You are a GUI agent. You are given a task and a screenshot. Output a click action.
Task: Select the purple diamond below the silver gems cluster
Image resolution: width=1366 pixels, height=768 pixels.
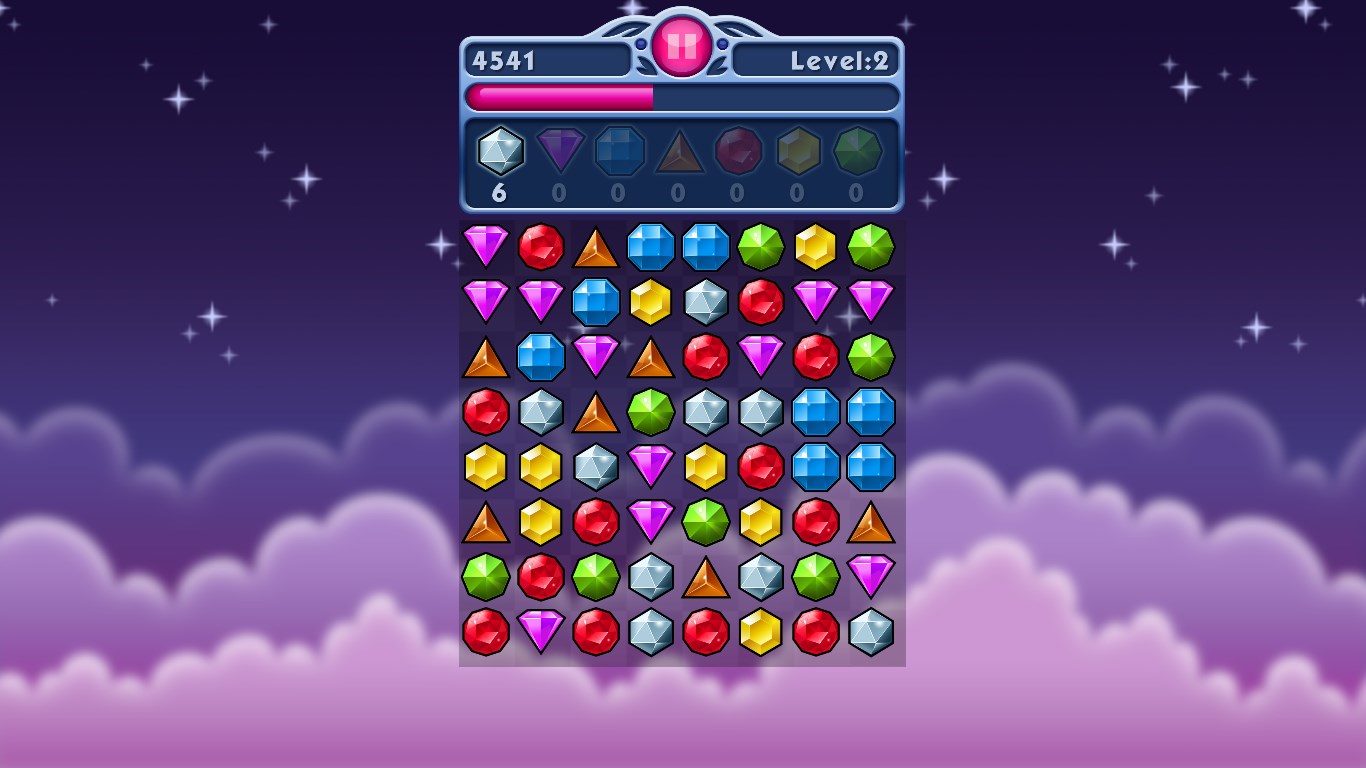coord(652,467)
